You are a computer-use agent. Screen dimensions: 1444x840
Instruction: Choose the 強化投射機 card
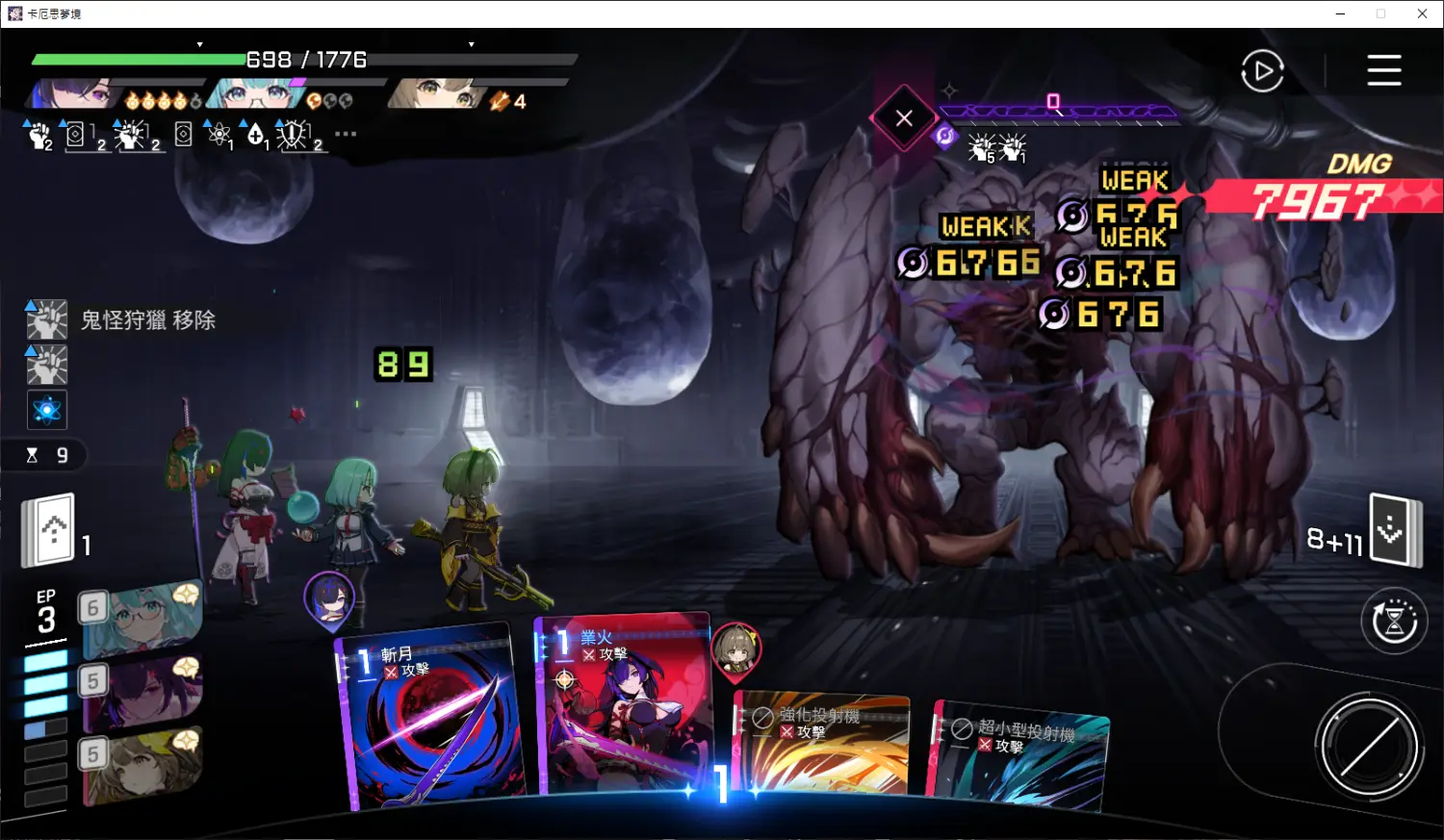pyautogui.click(x=821, y=746)
